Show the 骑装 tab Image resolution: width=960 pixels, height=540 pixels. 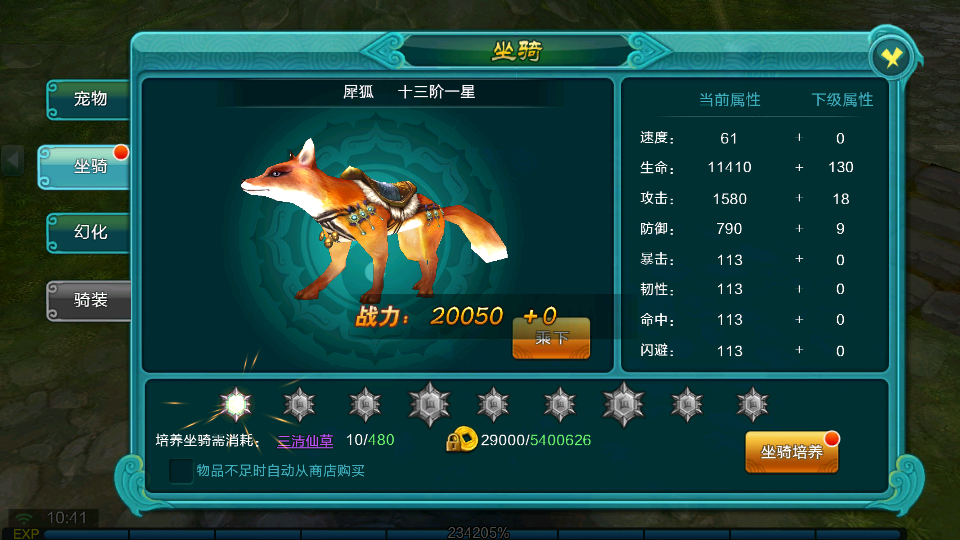90,299
